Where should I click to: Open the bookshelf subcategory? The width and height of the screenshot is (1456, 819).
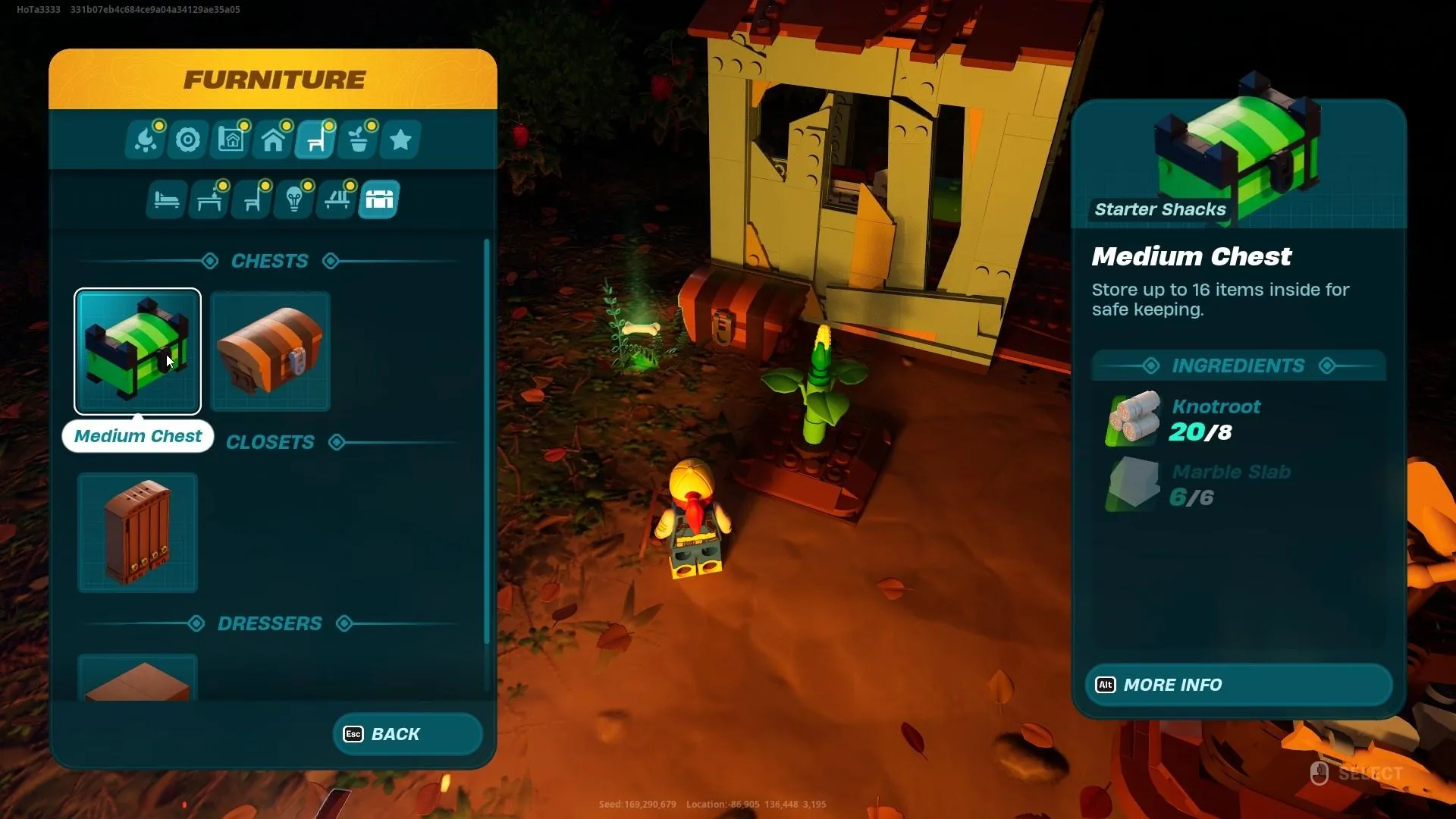coord(337,200)
